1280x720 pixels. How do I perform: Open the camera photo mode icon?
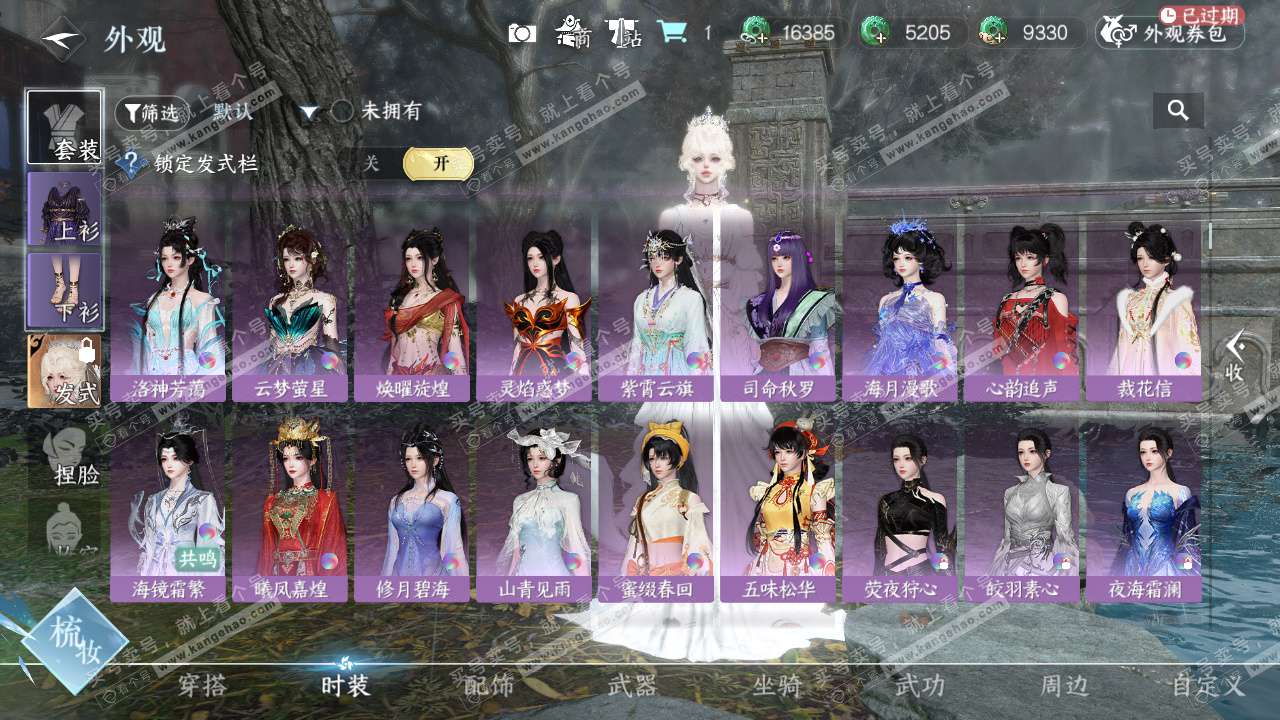tap(522, 33)
